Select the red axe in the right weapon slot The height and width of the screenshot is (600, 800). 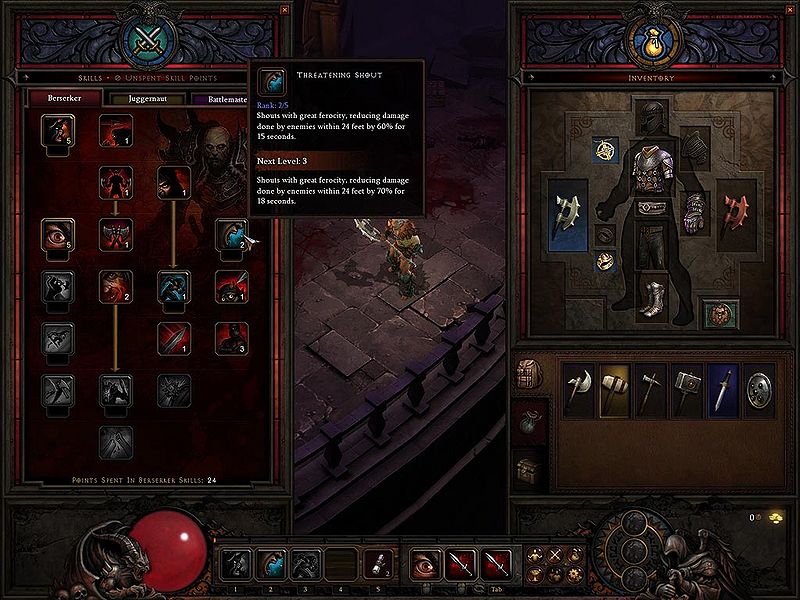point(737,212)
